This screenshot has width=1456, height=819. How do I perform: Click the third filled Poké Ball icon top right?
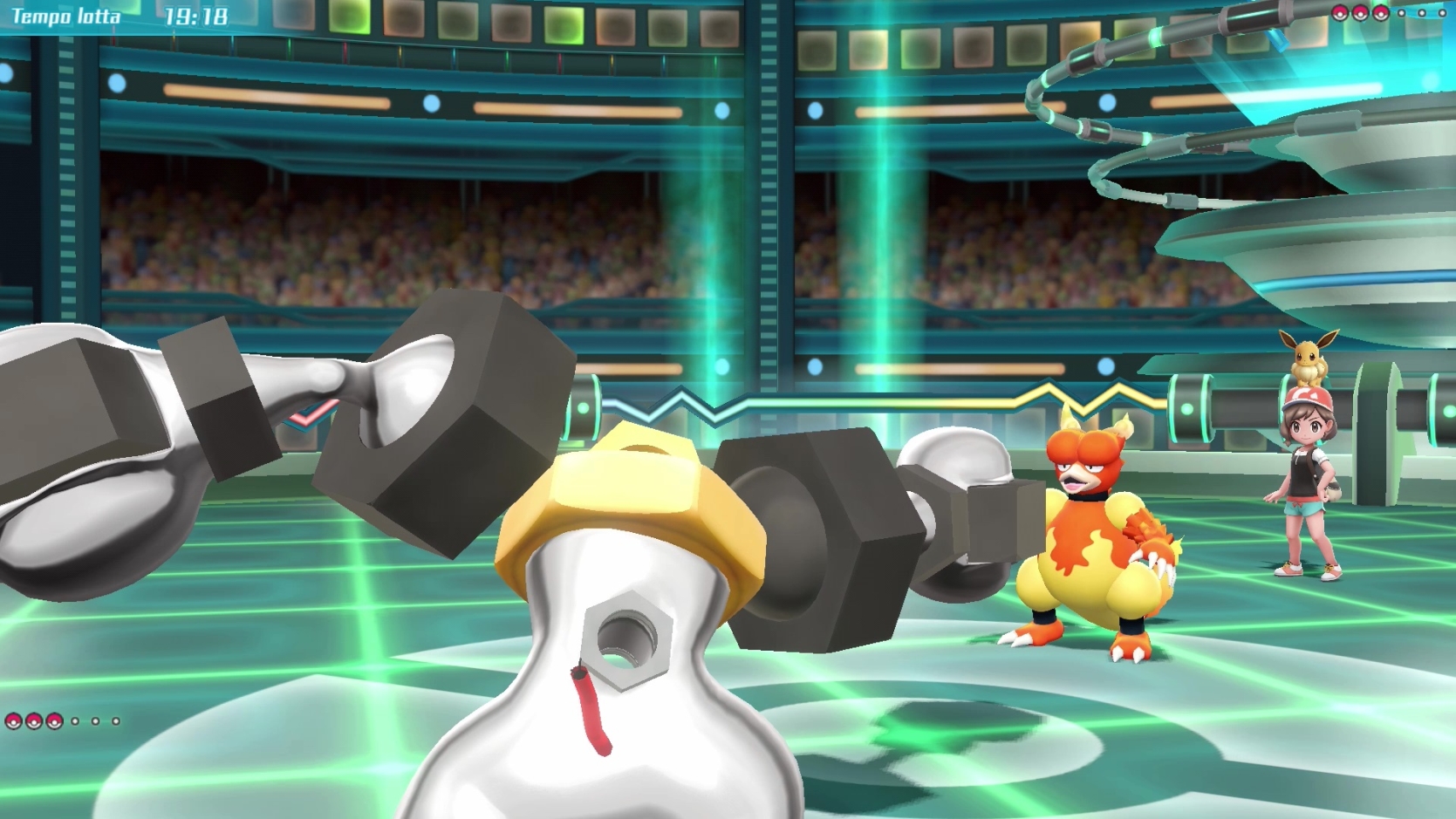tap(1381, 13)
